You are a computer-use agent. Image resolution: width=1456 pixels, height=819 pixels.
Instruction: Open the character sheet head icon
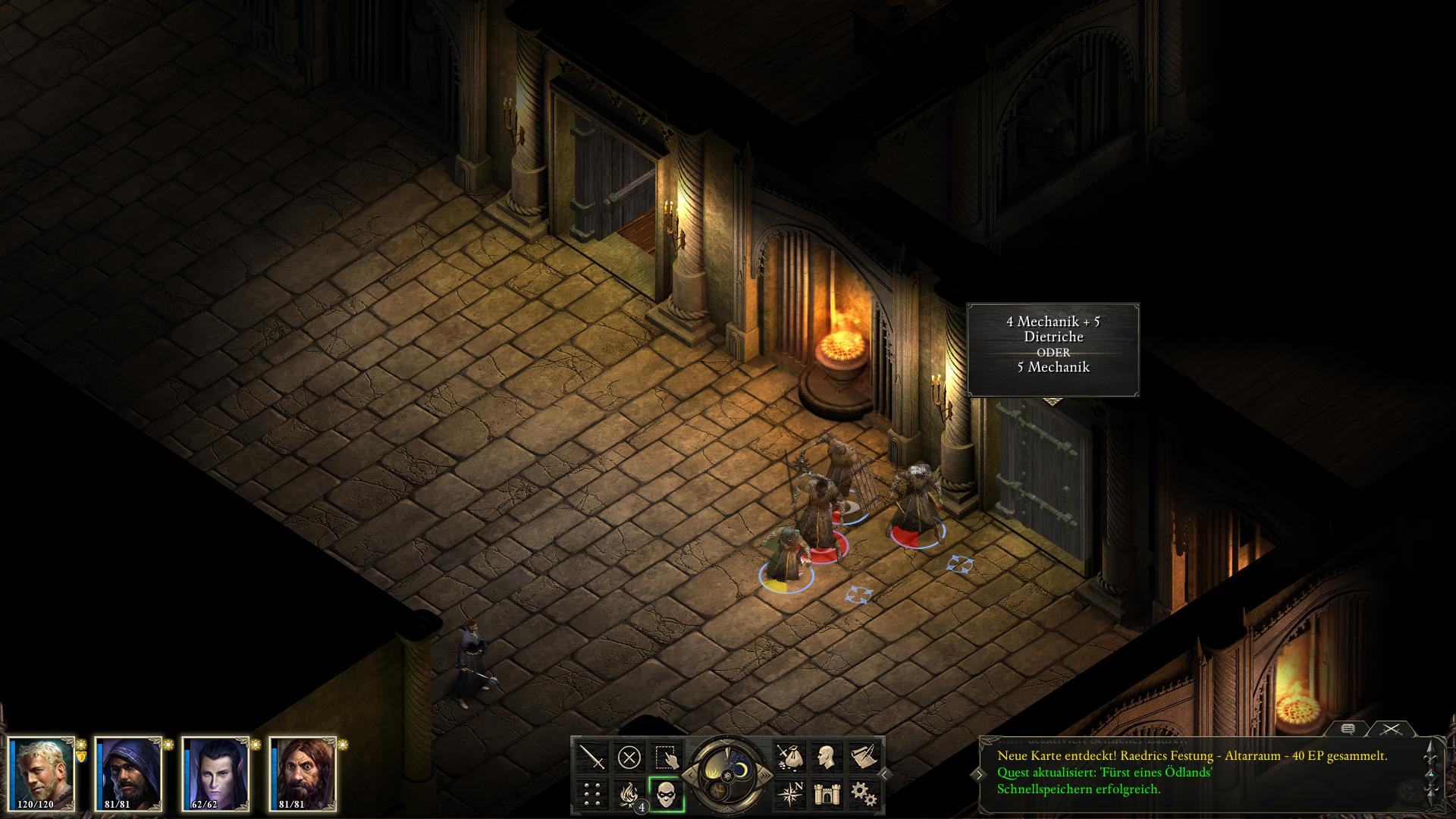pyautogui.click(x=826, y=757)
